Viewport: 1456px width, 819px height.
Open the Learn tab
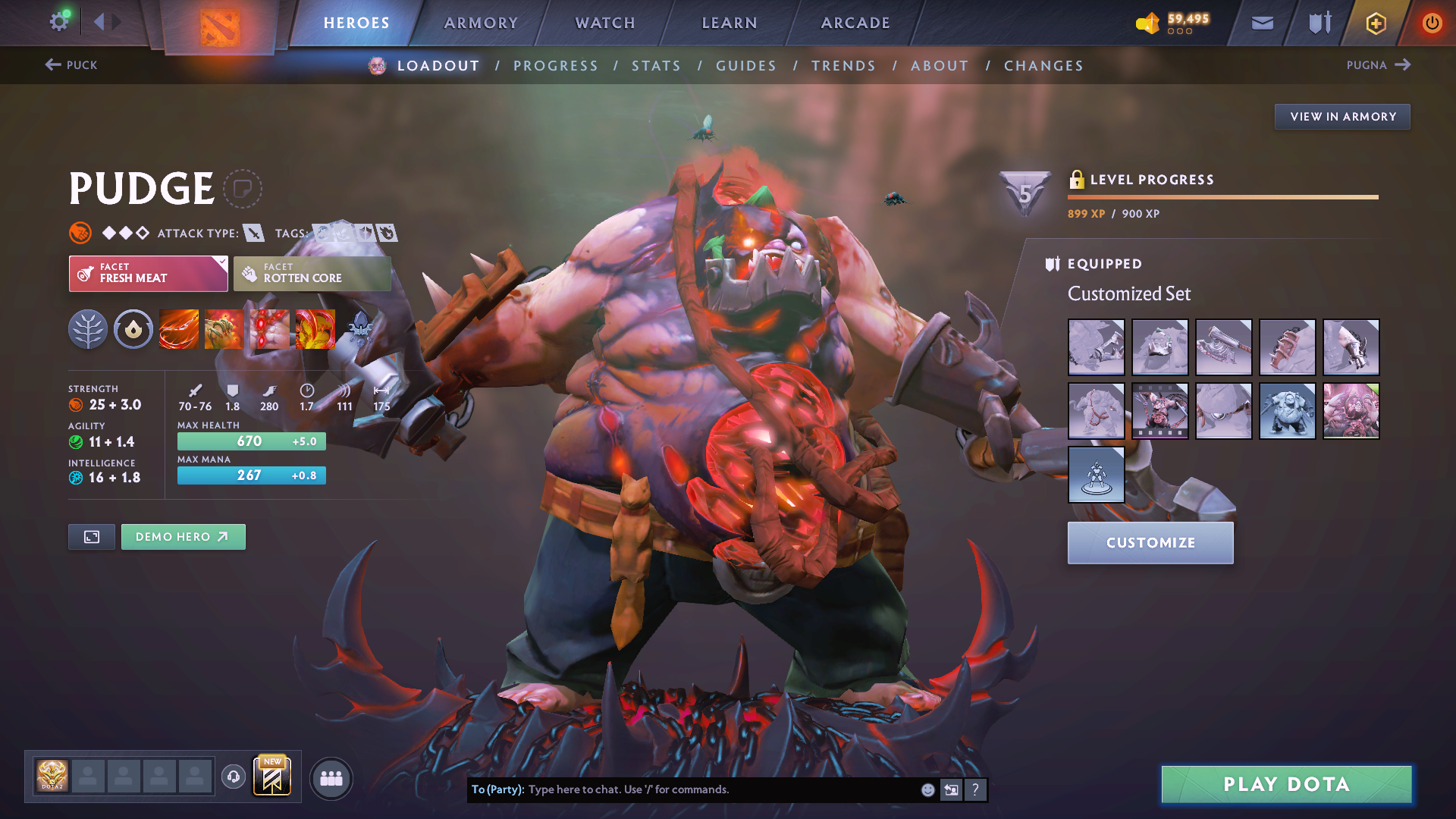(x=730, y=23)
